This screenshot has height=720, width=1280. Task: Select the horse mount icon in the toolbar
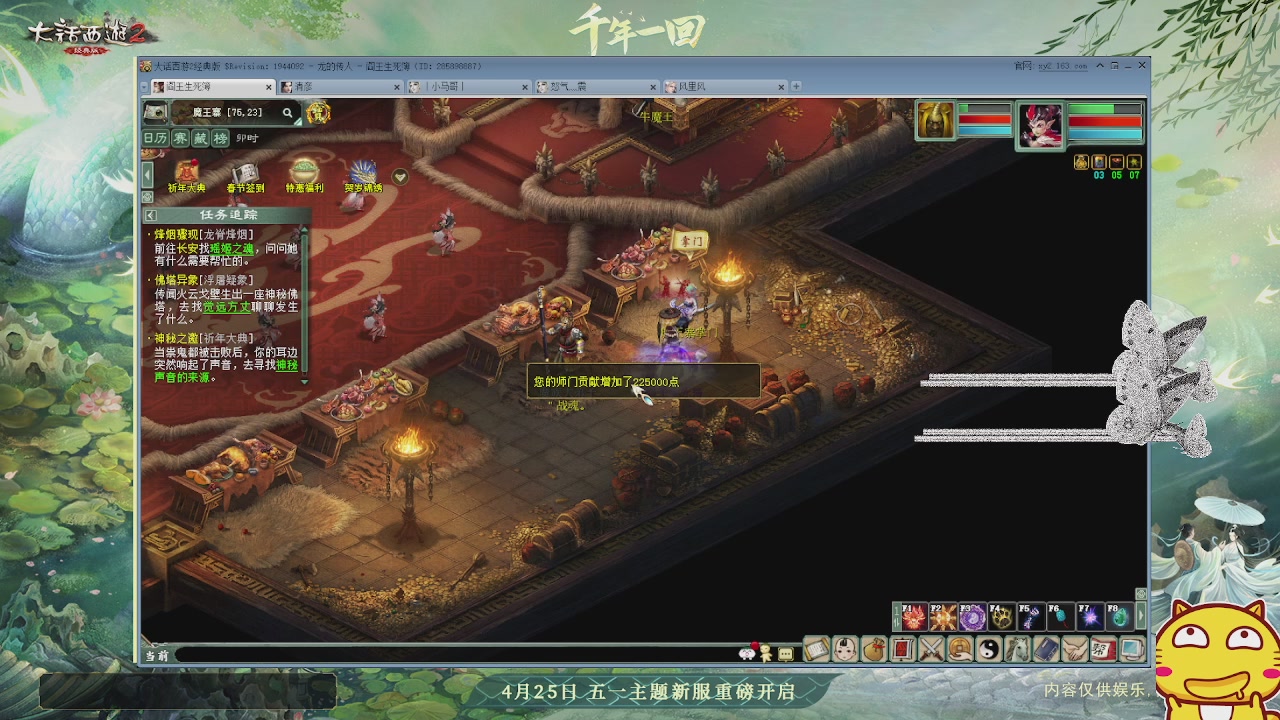point(1017,650)
